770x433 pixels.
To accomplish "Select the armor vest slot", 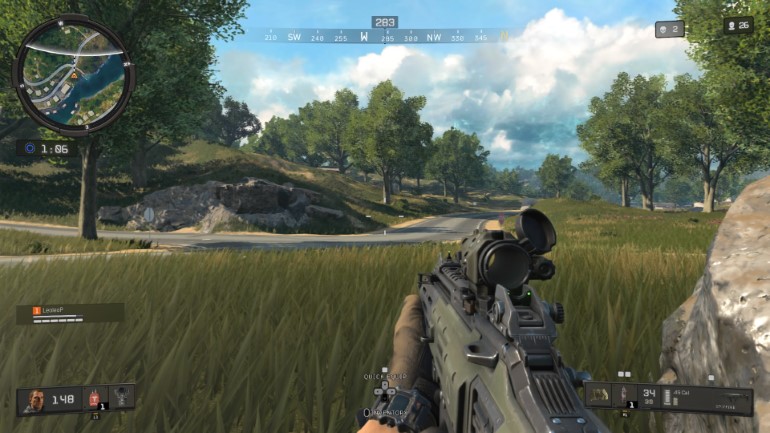I will [122, 397].
